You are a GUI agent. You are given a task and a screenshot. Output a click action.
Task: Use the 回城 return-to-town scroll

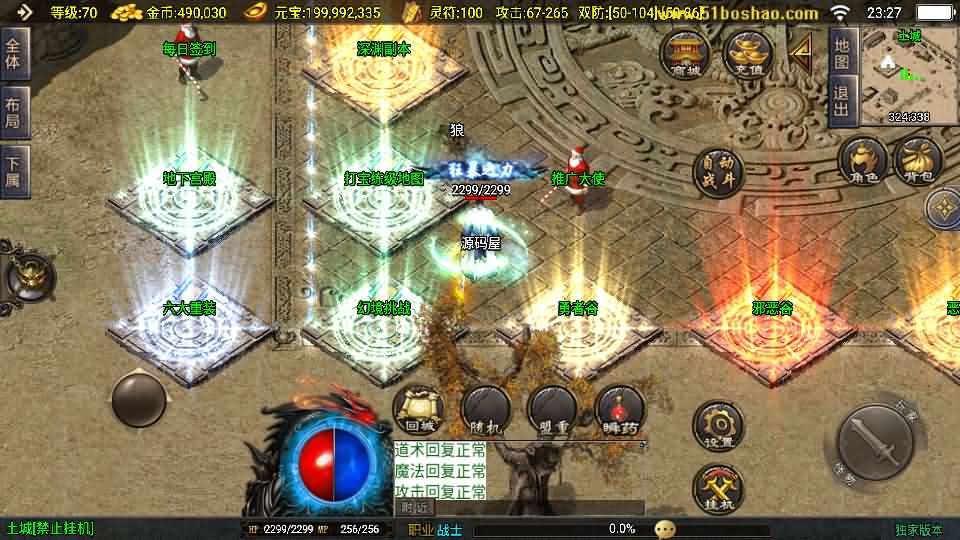[x=417, y=409]
